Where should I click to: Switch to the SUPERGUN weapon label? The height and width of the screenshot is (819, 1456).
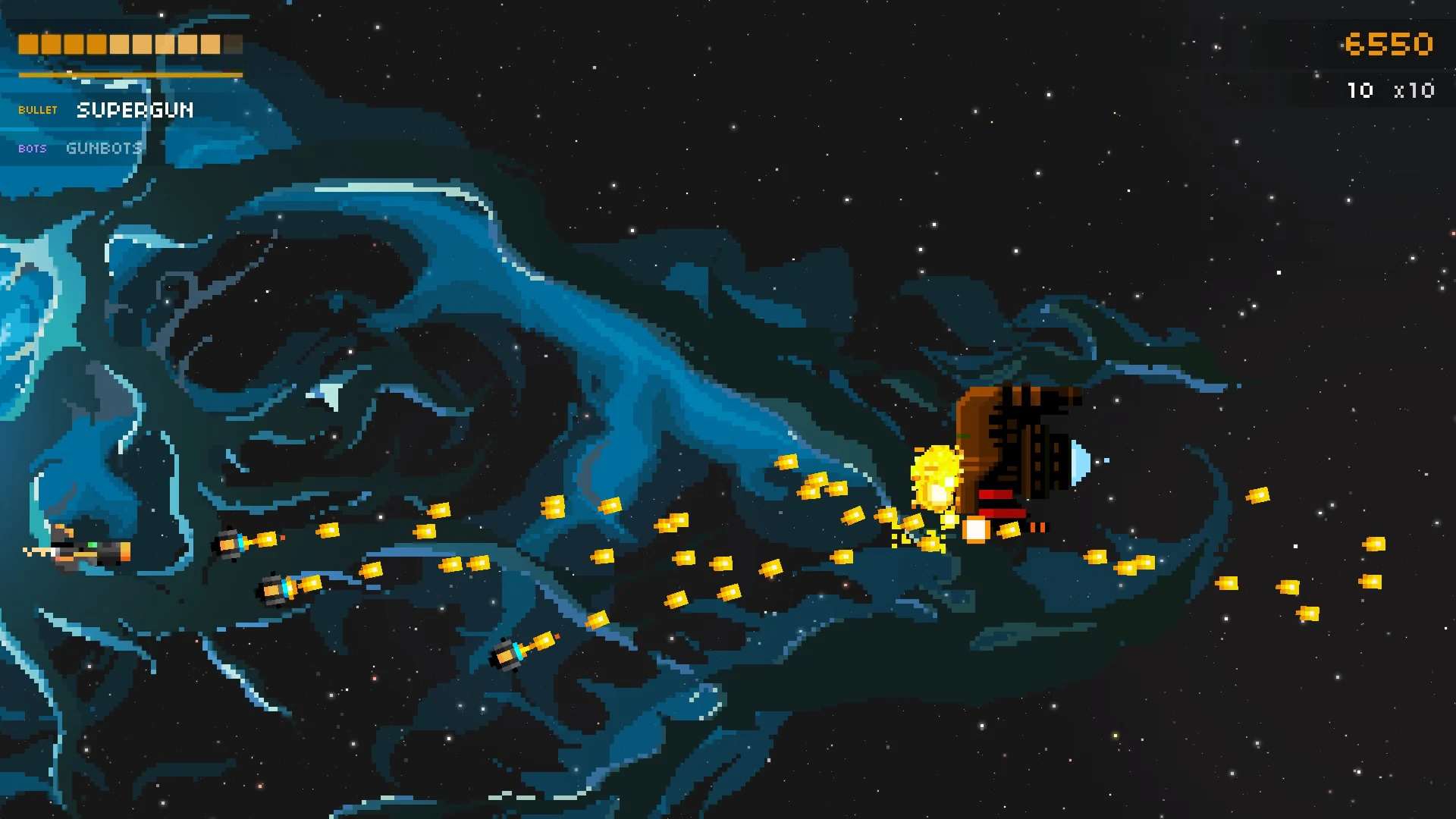tap(135, 111)
